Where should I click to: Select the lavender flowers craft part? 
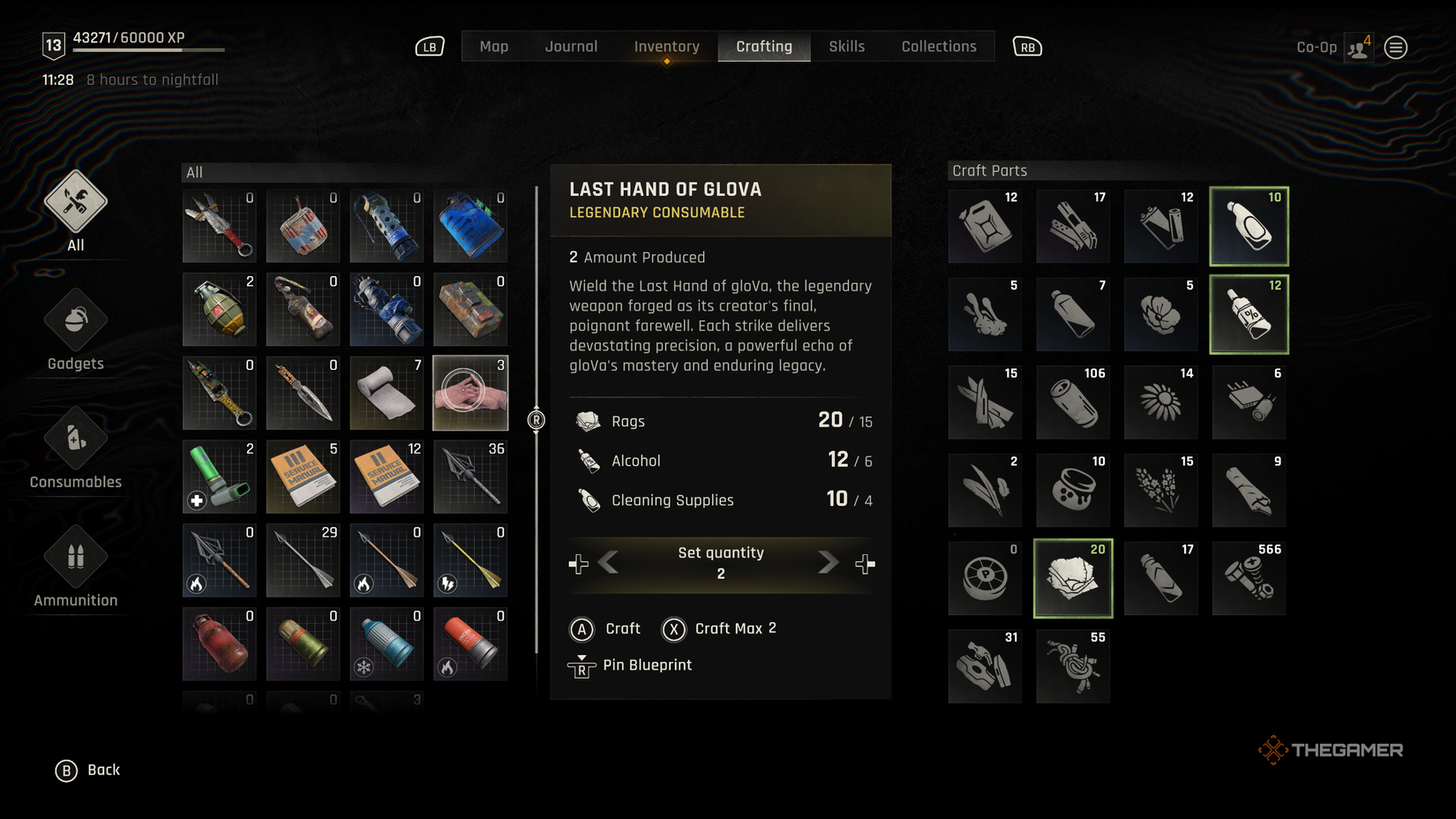click(x=1160, y=490)
